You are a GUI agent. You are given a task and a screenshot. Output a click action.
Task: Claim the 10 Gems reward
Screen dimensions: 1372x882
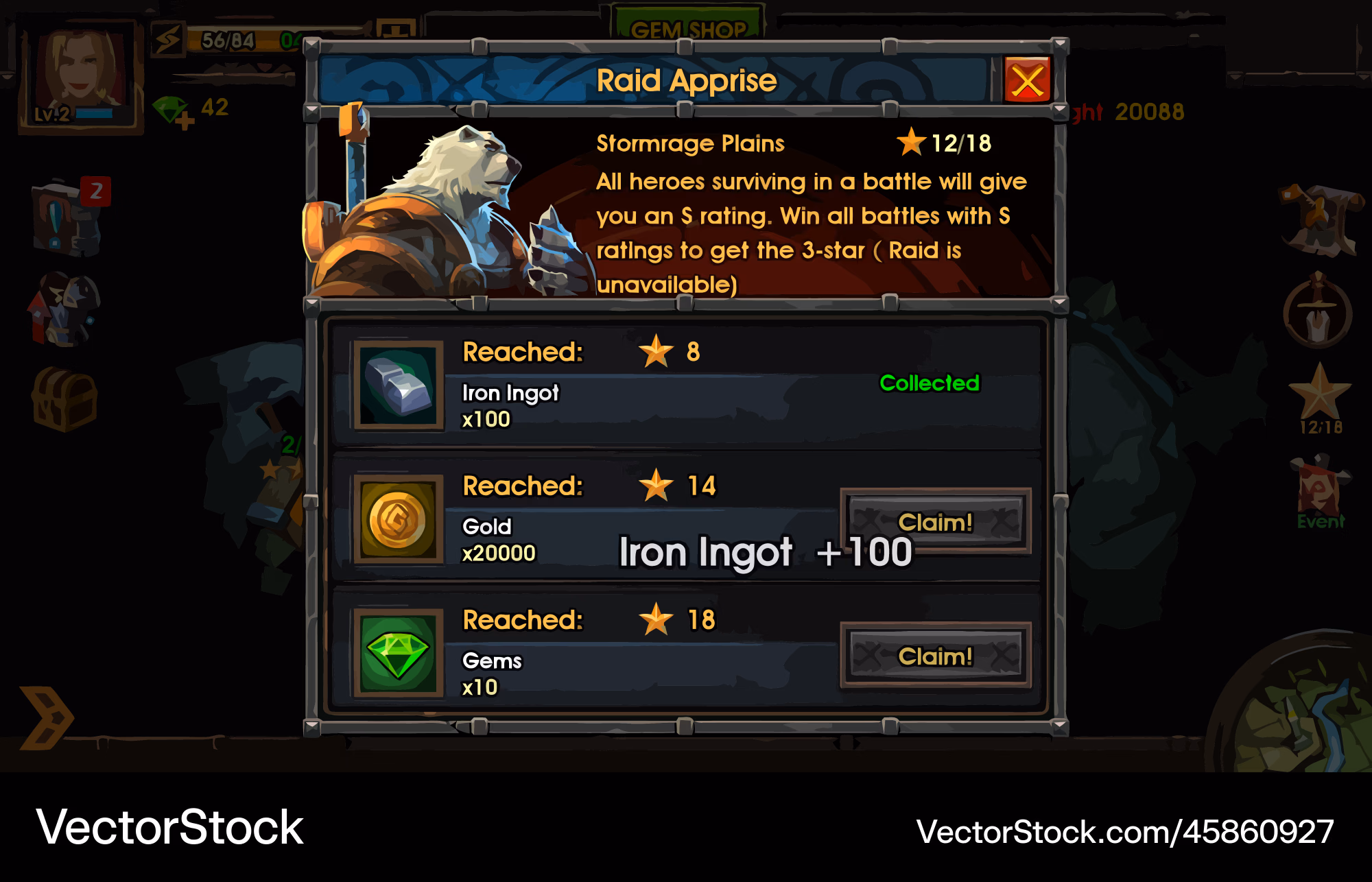935,656
